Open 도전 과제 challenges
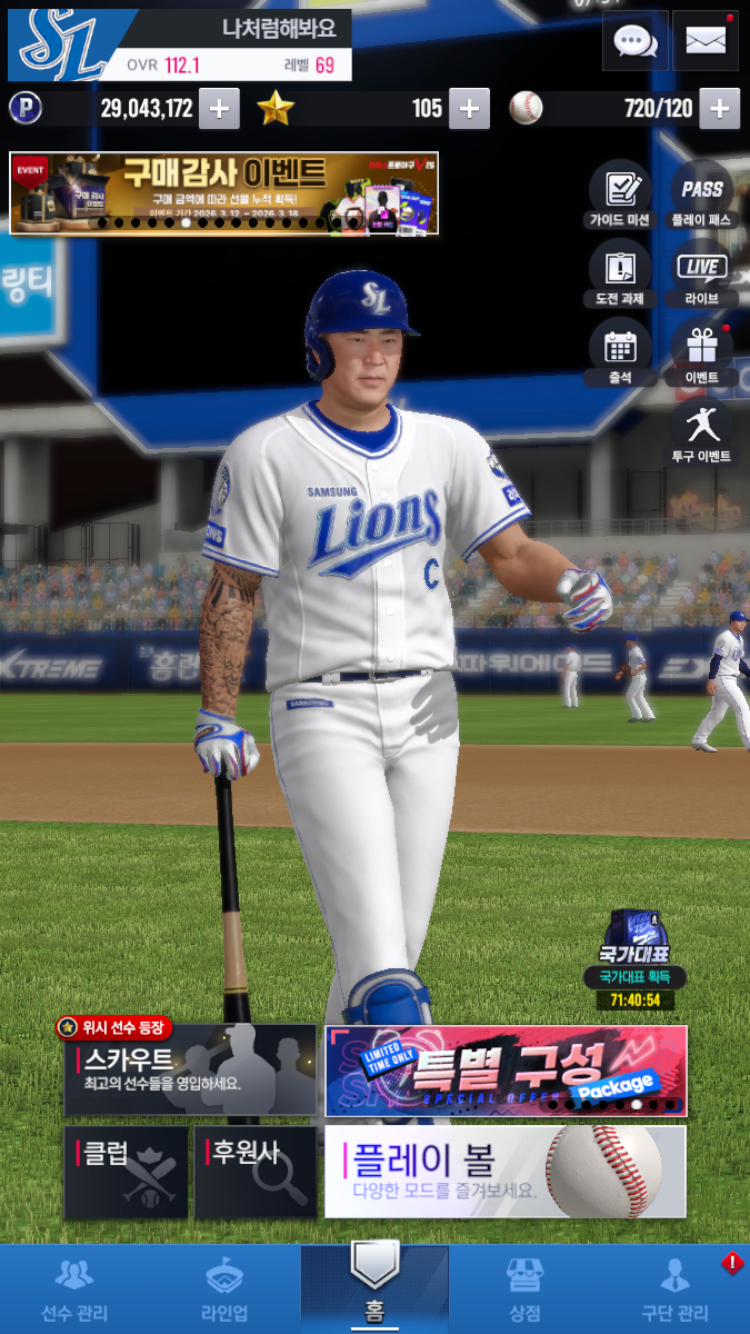This screenshot has height=1334, width=750. (619, 274)
